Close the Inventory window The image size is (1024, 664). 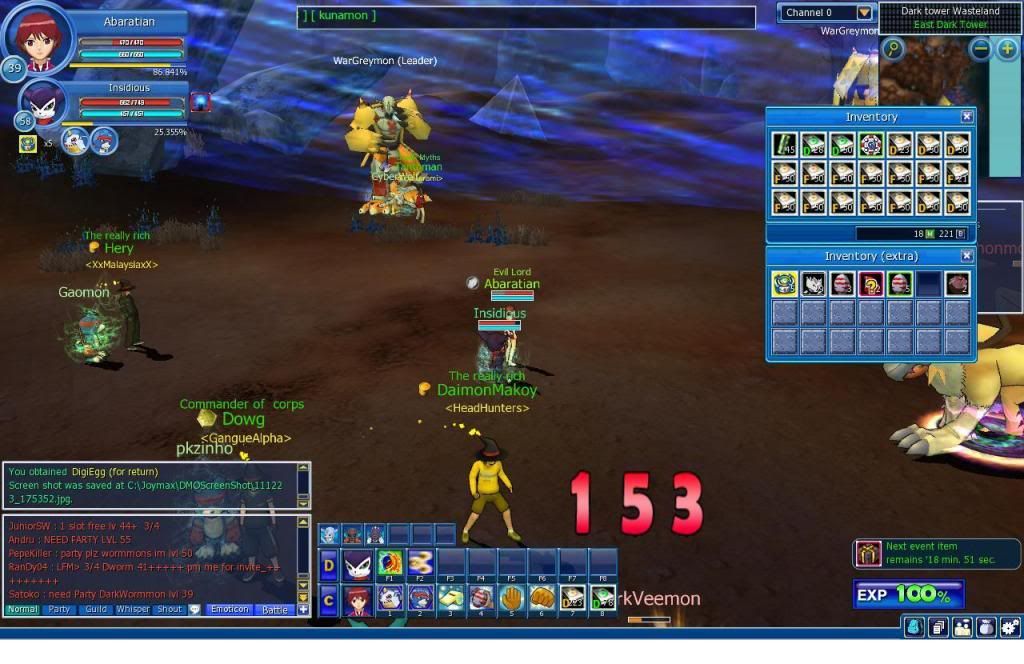pyautogui.click(x=966, y=117)
